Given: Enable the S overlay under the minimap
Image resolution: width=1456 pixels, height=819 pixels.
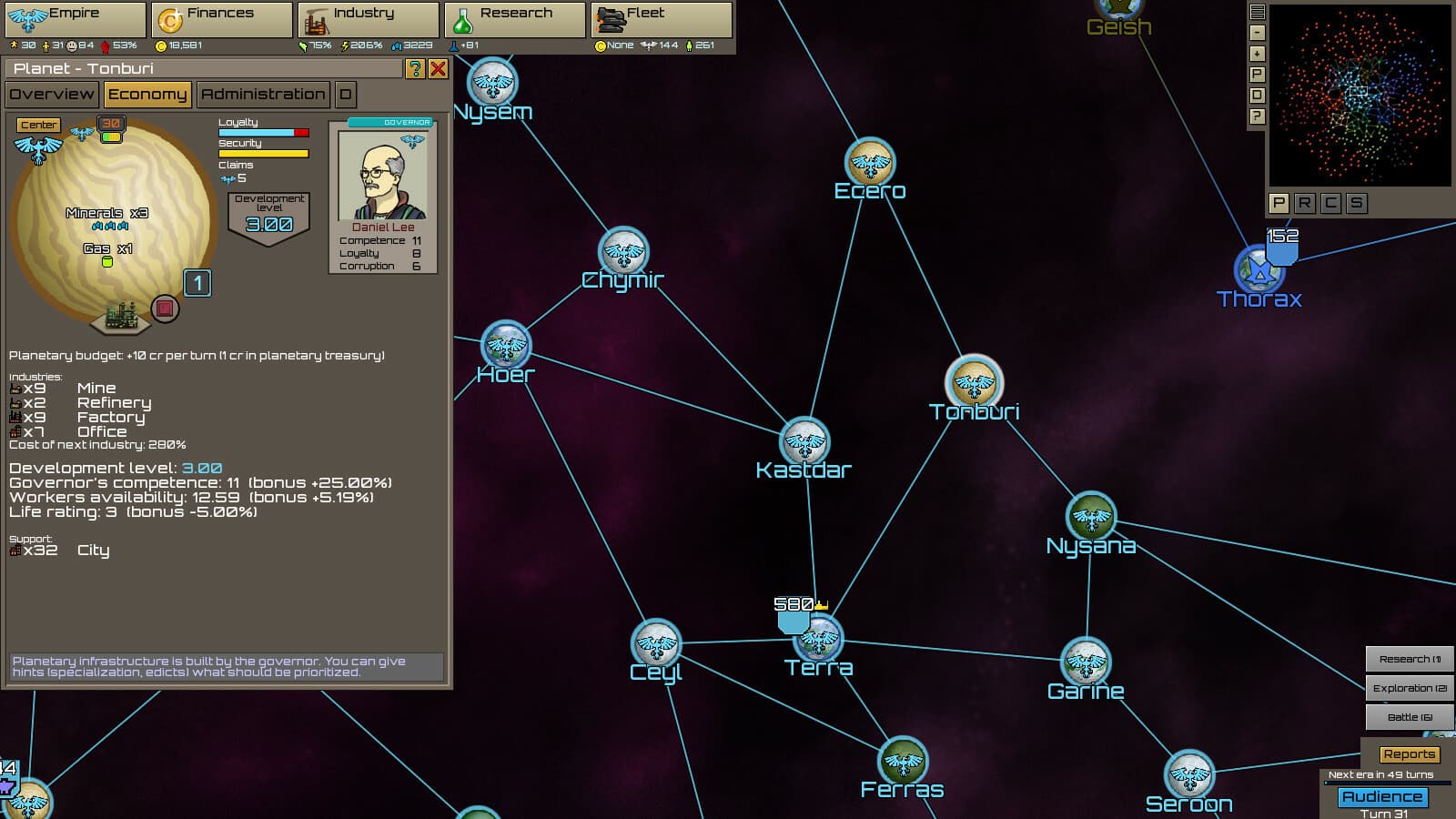Looking at the screenshot, I should [x=1358, y=204].
